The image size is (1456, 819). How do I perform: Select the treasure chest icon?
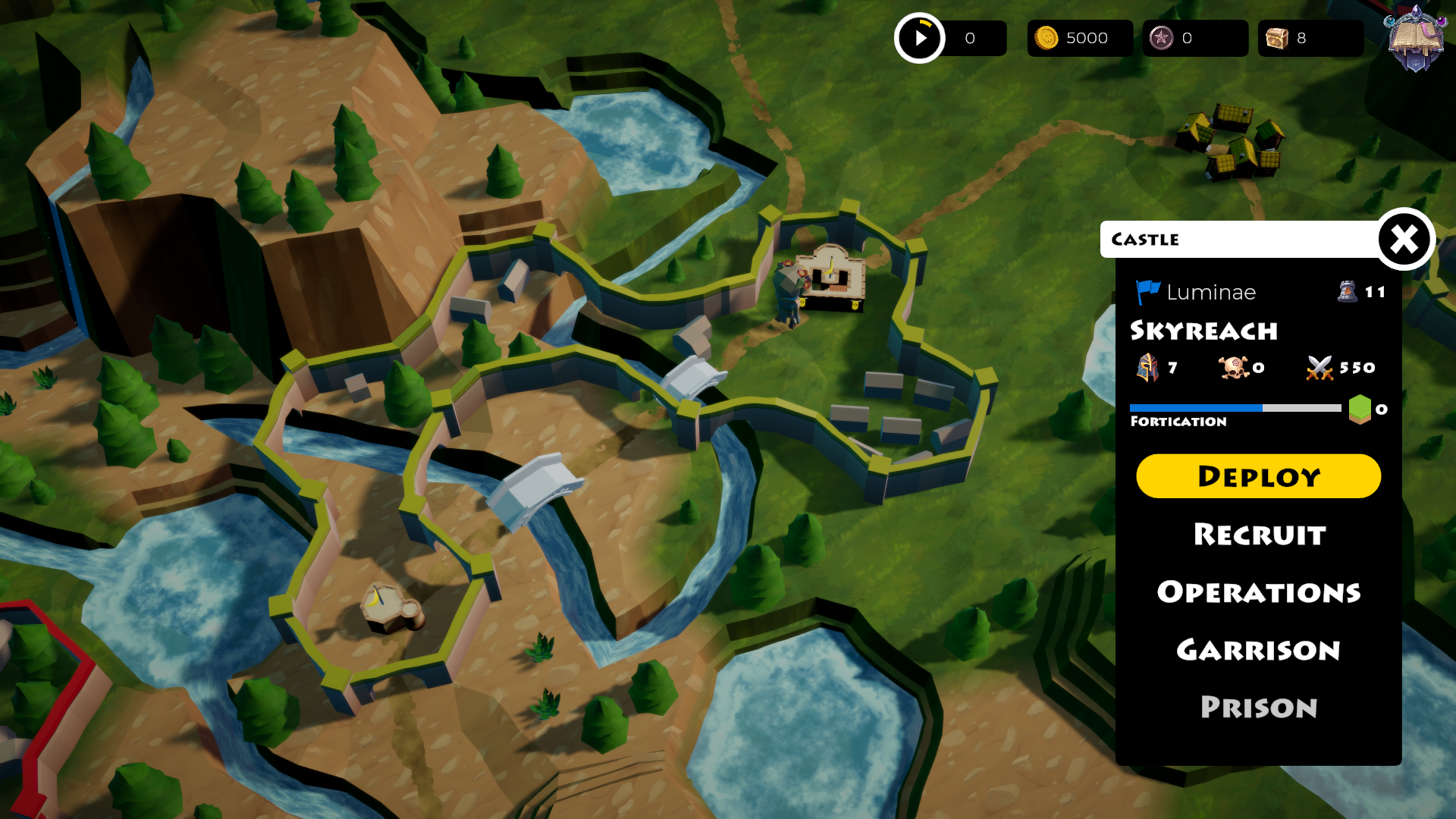pyautogui.click(x=1277, y=38)
